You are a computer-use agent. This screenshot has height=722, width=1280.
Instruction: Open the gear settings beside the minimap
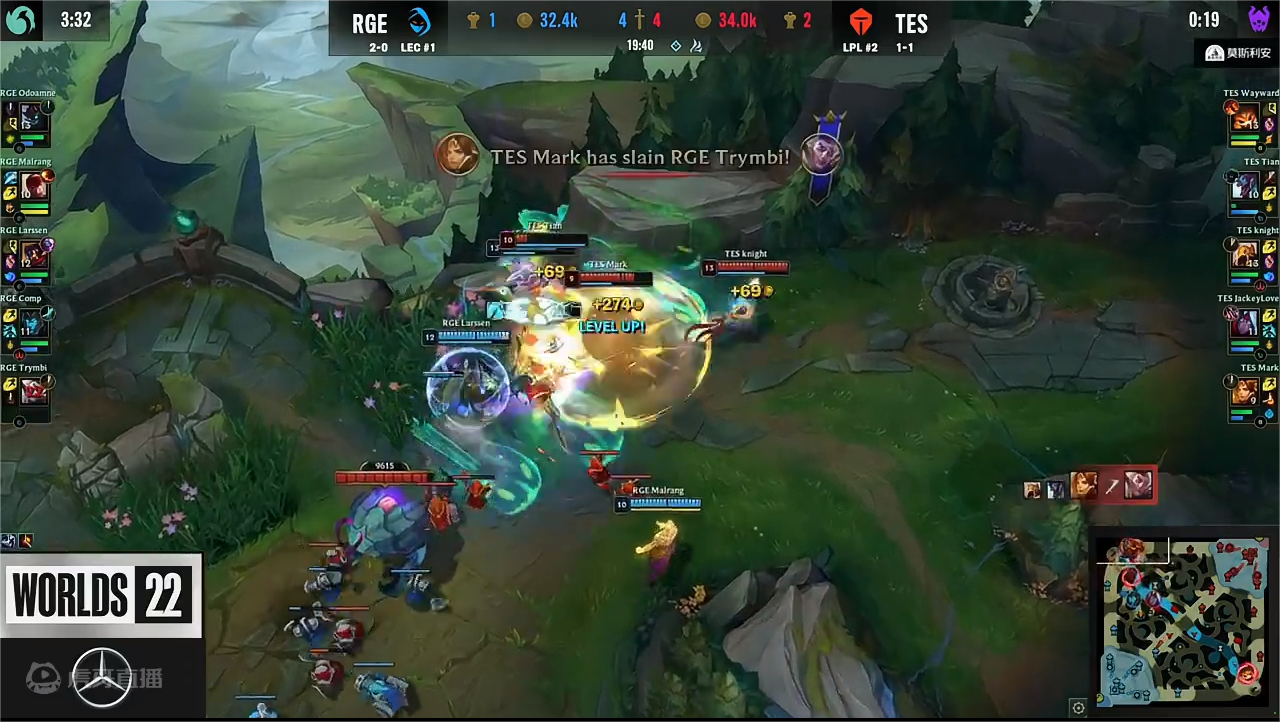(x=1078, y=708)
